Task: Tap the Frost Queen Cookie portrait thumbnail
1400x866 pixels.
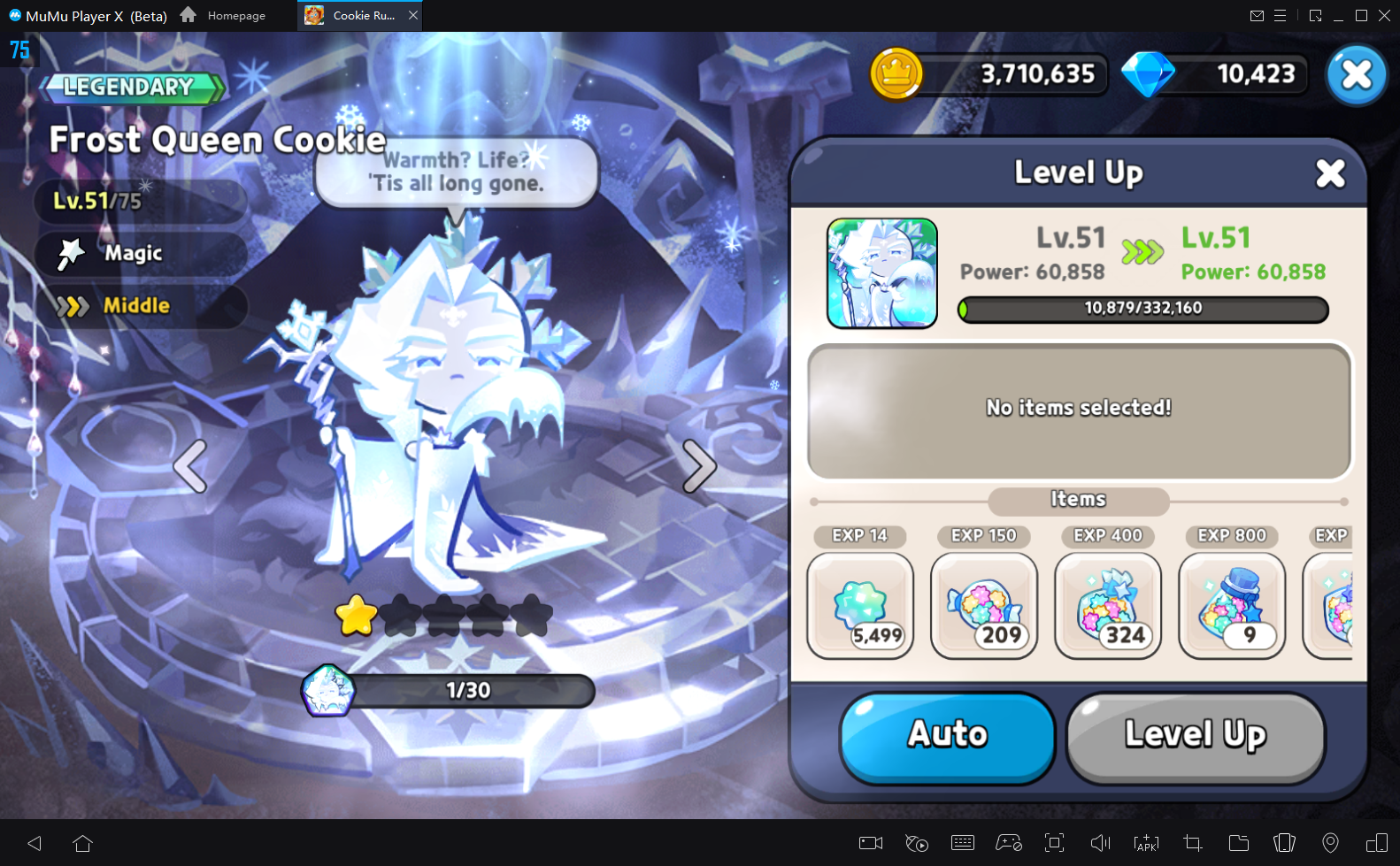Action: click(x=881, y=273)
